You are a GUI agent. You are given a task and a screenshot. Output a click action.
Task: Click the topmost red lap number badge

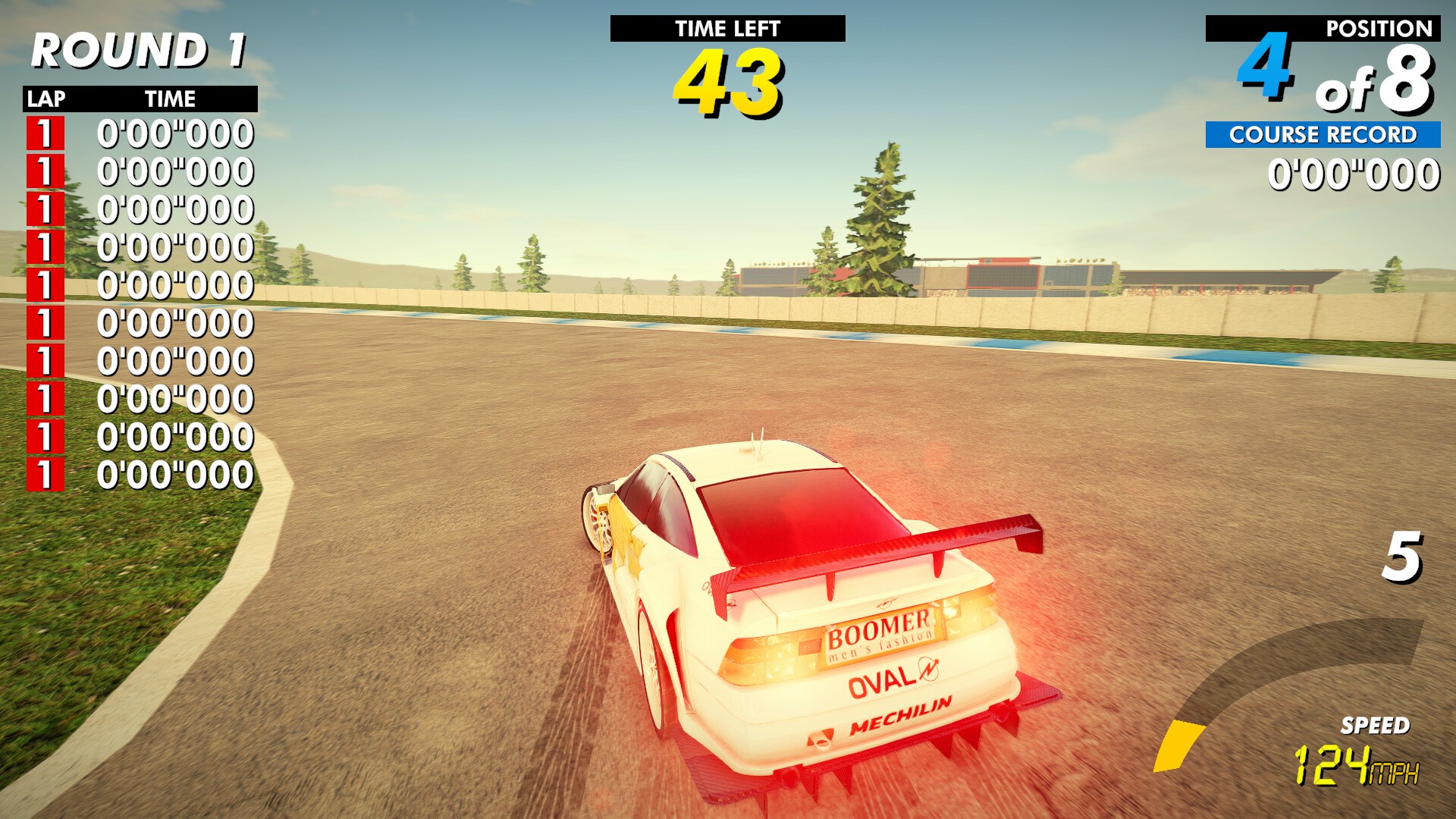point(44,133)
